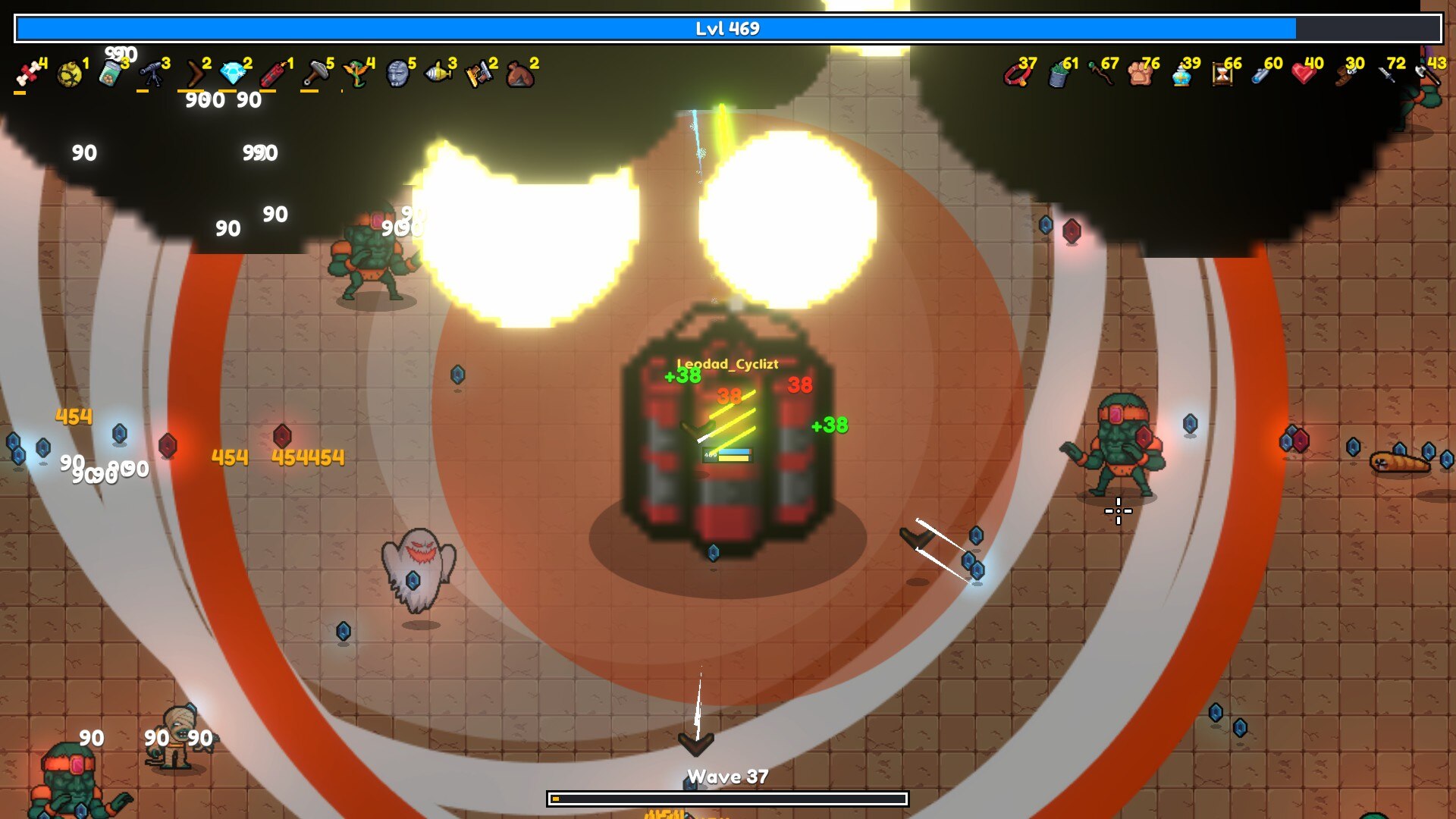Viewport: 1456px width, 819px height.
Task: Select the battle axe upgrade icon
Action: 1426,74
